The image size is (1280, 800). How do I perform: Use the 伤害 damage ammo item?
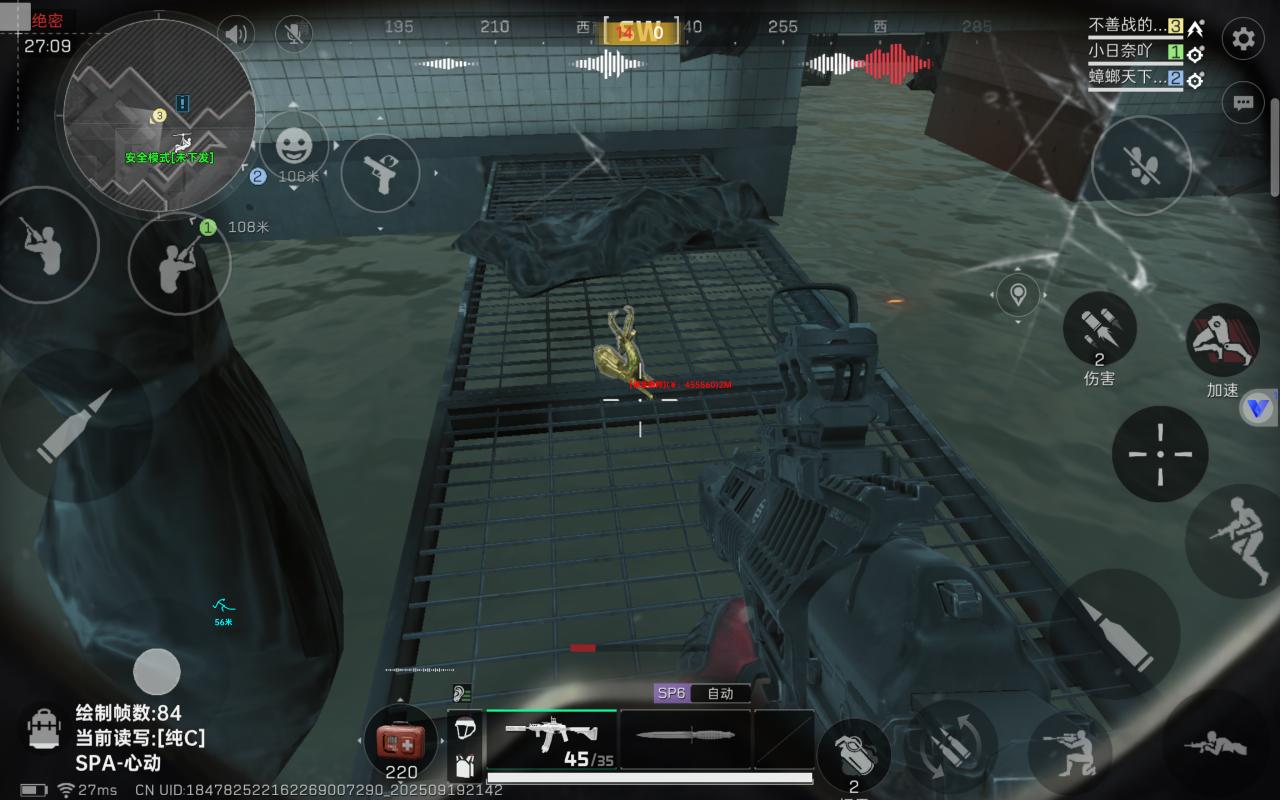pyautogui.click(x=1099, y=331)
